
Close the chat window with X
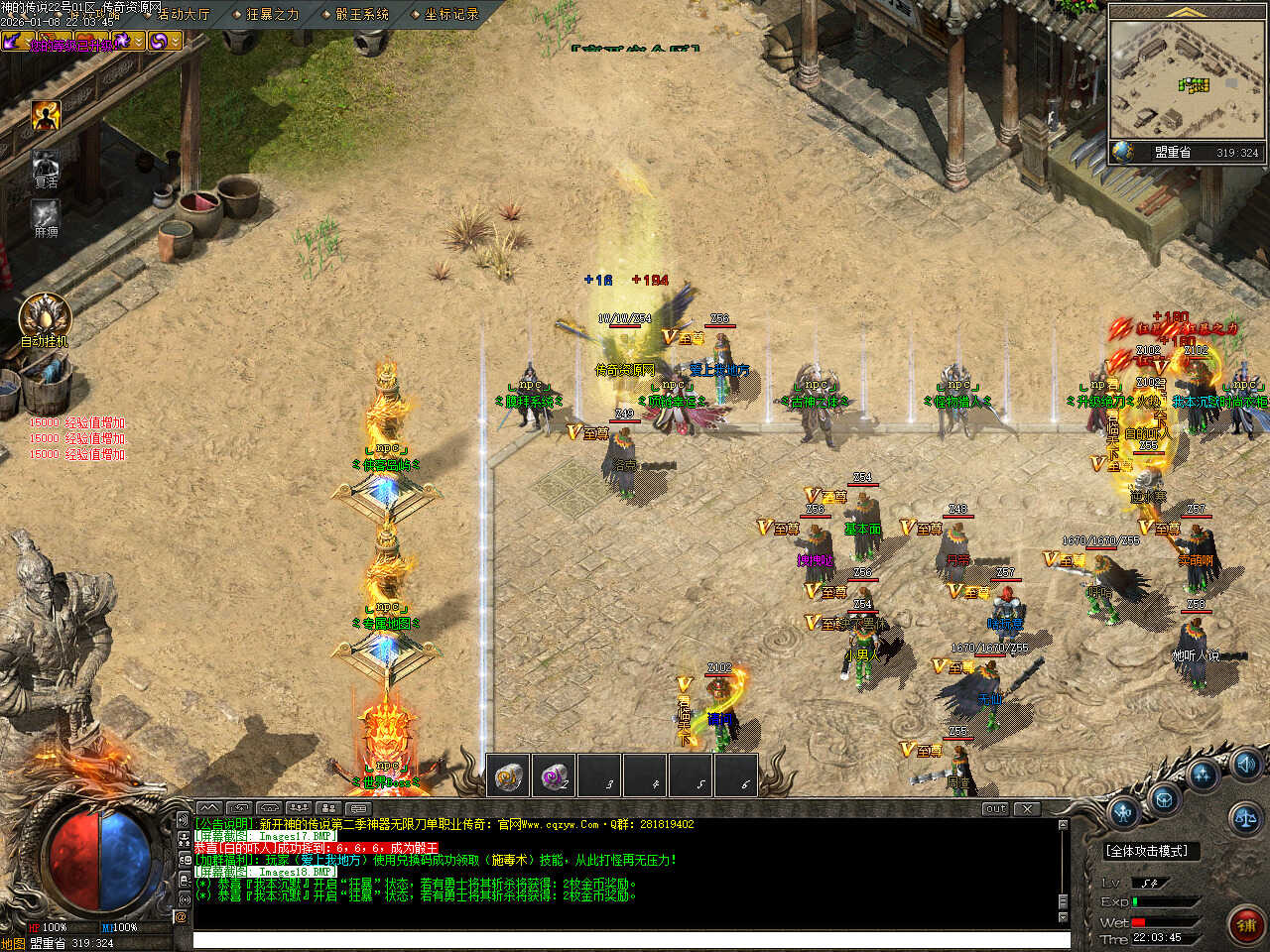tap(1027, 809)
